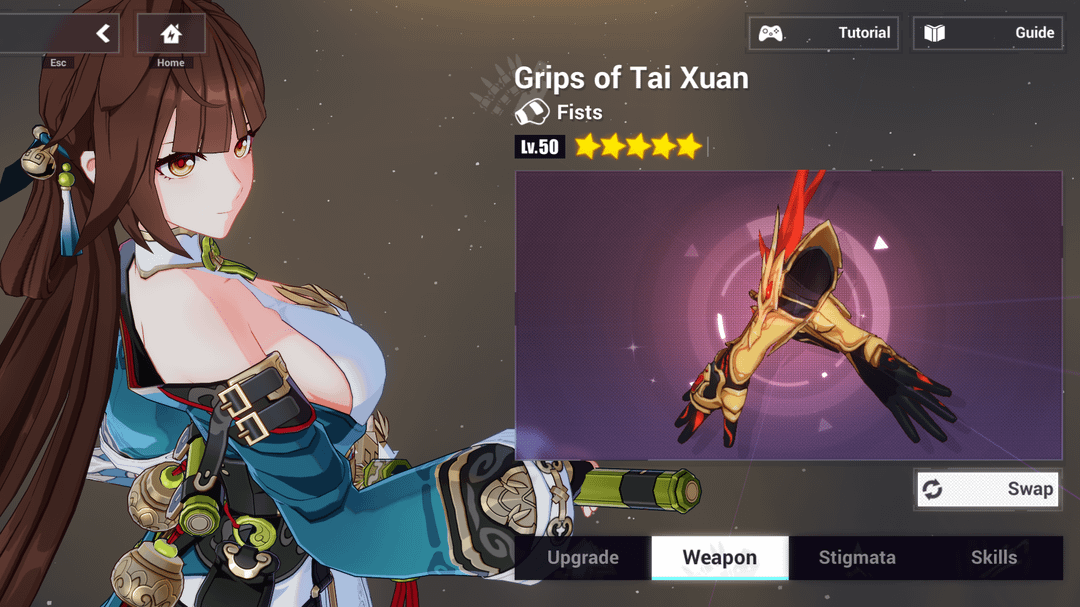1080x607 pixels.
Task: View the Grips of Tai Xuan weapon preview
Action: (788, 315)
